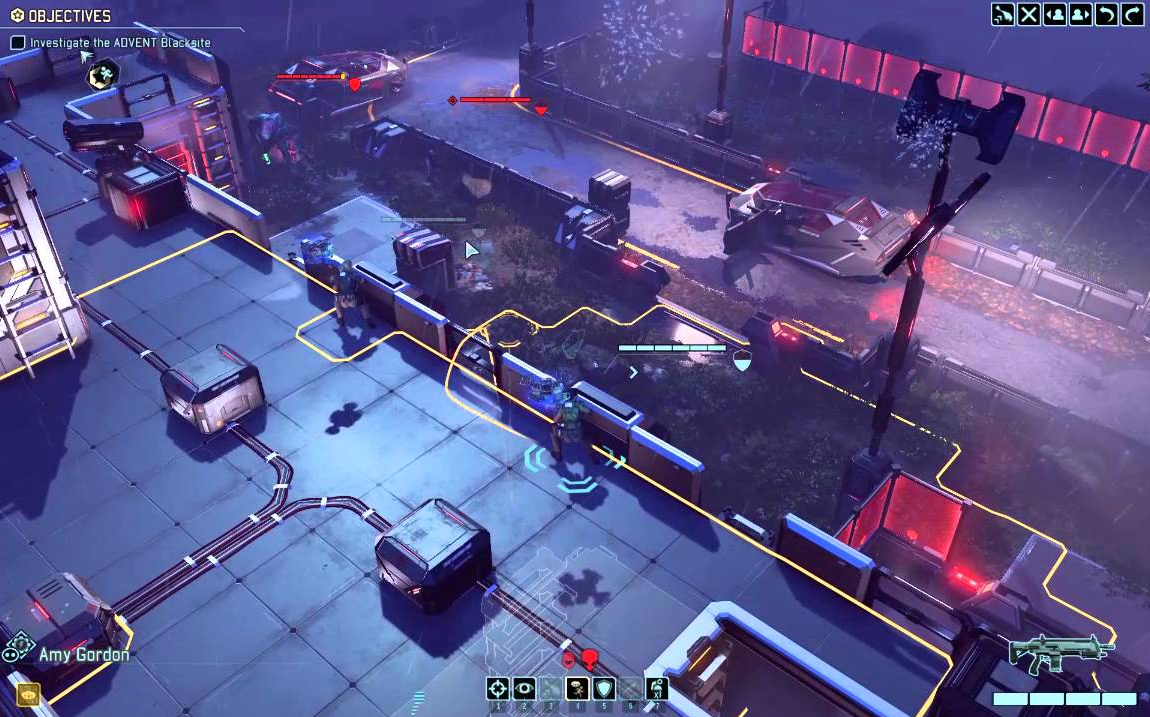Select the Investigate the ADVENT Blacksite objective

click(x=120, y=43)
